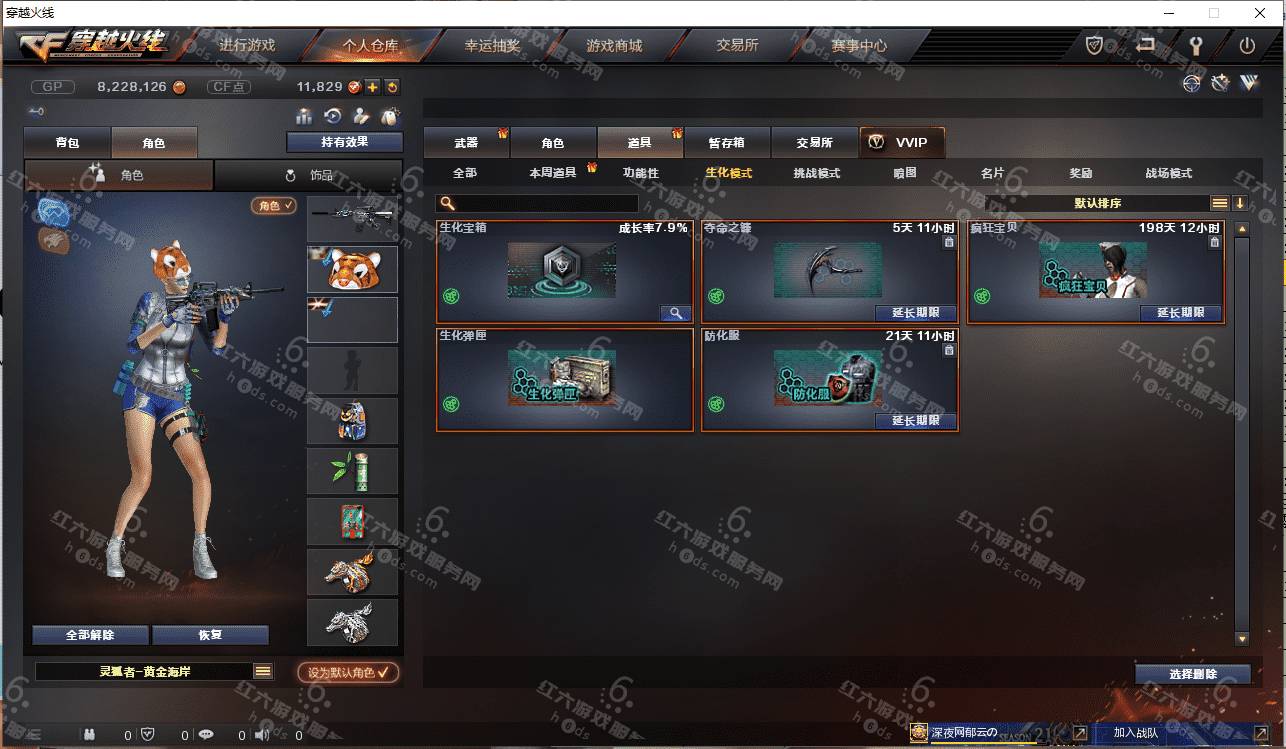
Task: Extend the 夺命之镰 item duration
Action: tap(915, 313)
